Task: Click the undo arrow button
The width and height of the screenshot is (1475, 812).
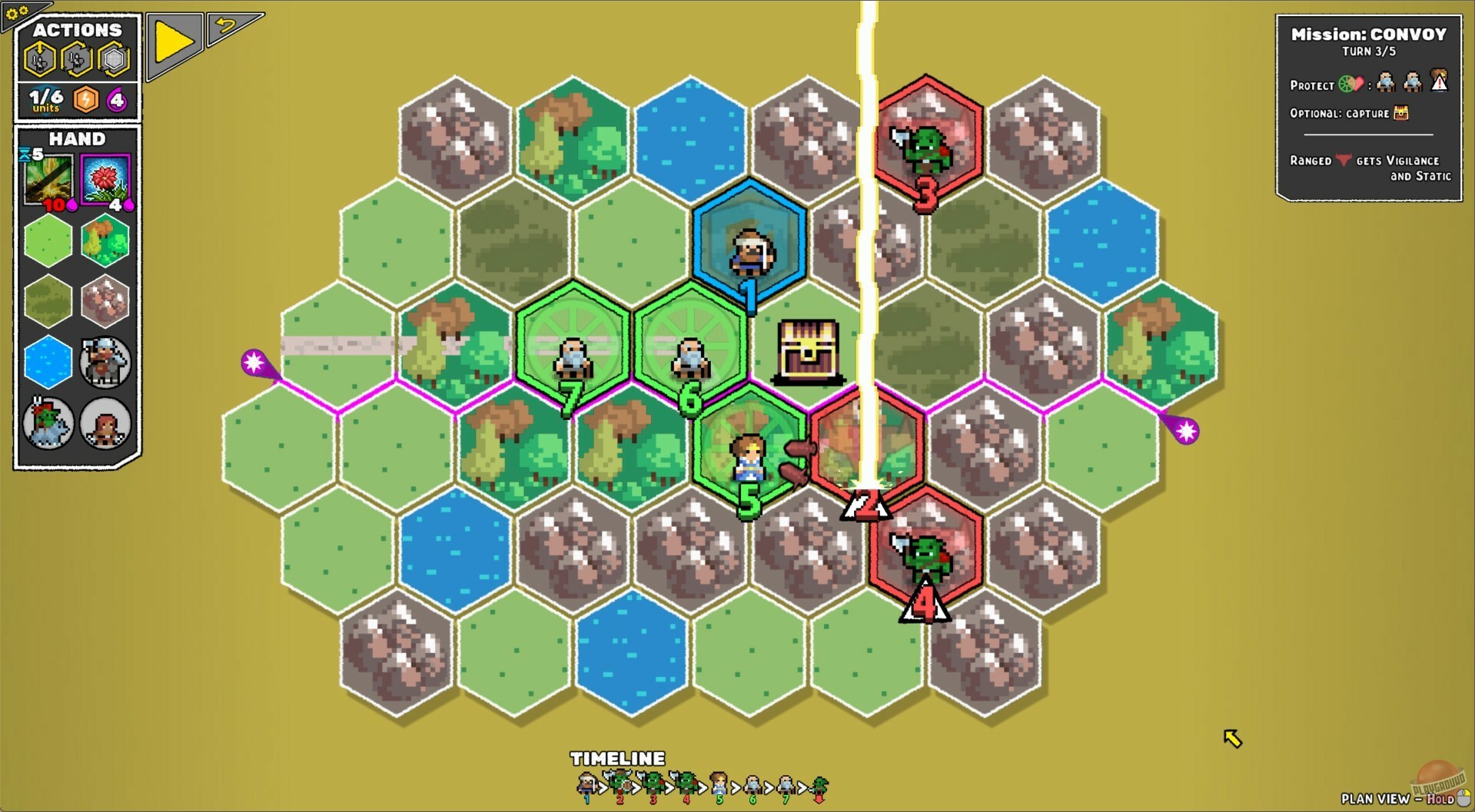Action: tap(224, 26)
